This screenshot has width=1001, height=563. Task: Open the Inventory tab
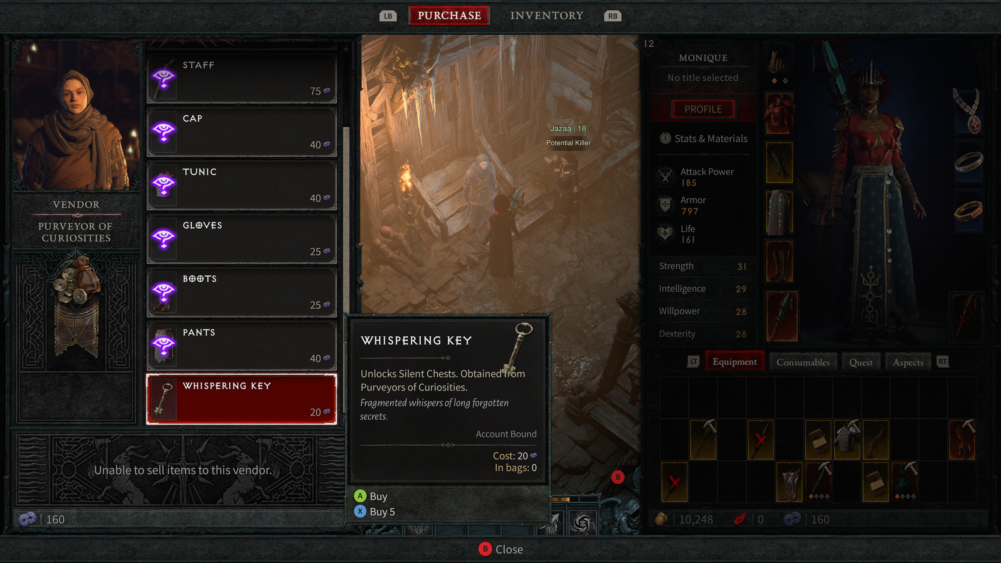click(x=546, y=15)
